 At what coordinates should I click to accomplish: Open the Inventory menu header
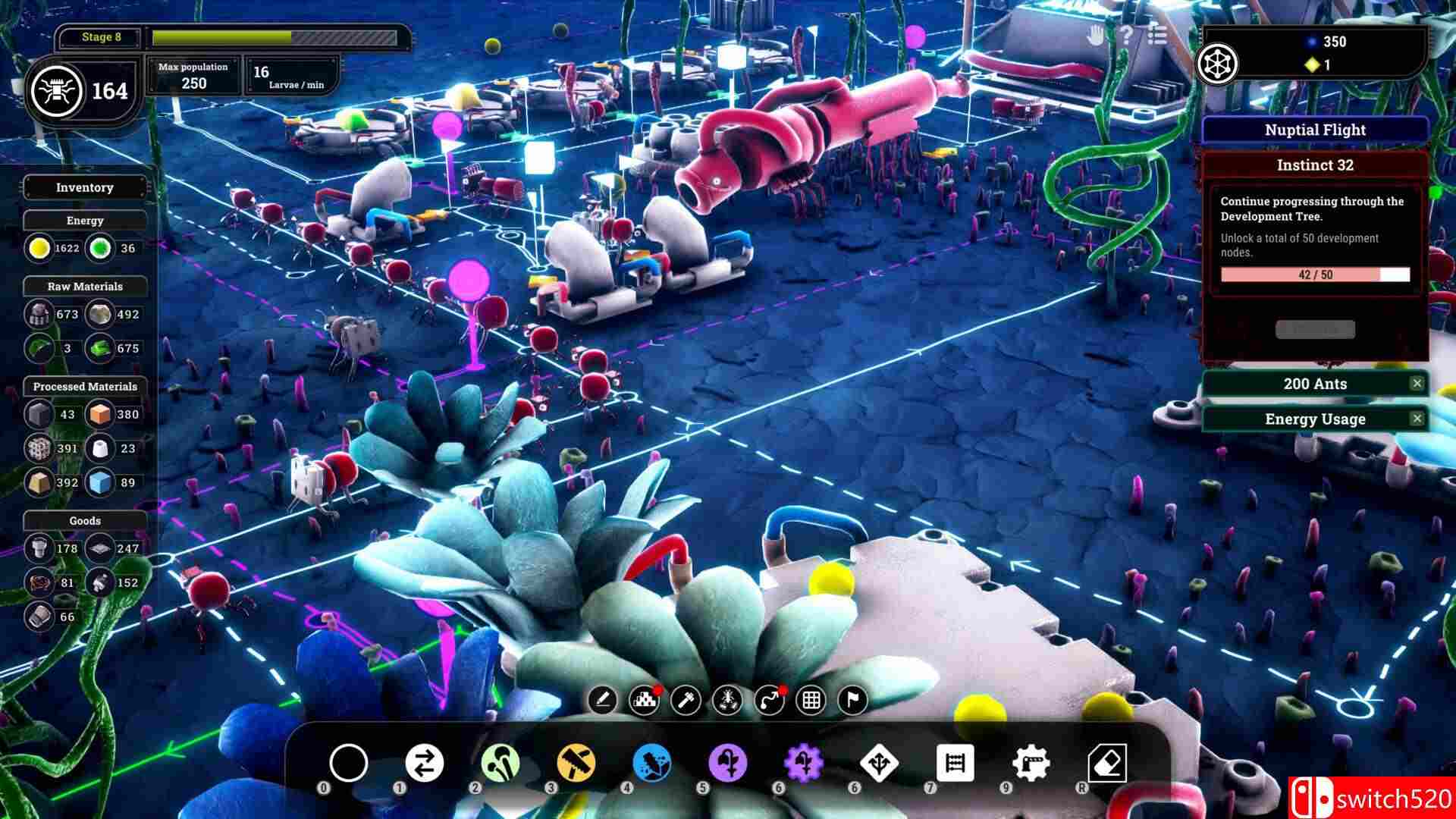[x=85, y=187]
